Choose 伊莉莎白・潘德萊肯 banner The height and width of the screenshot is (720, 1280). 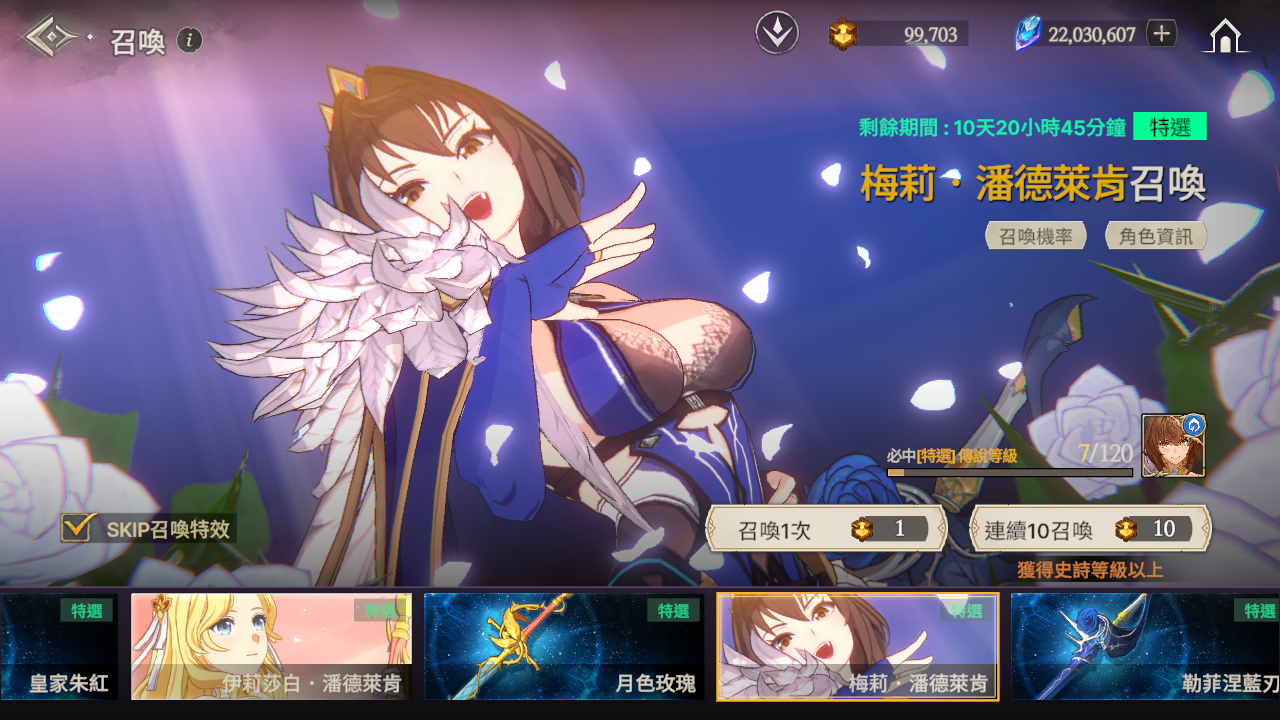click(271, 646)
